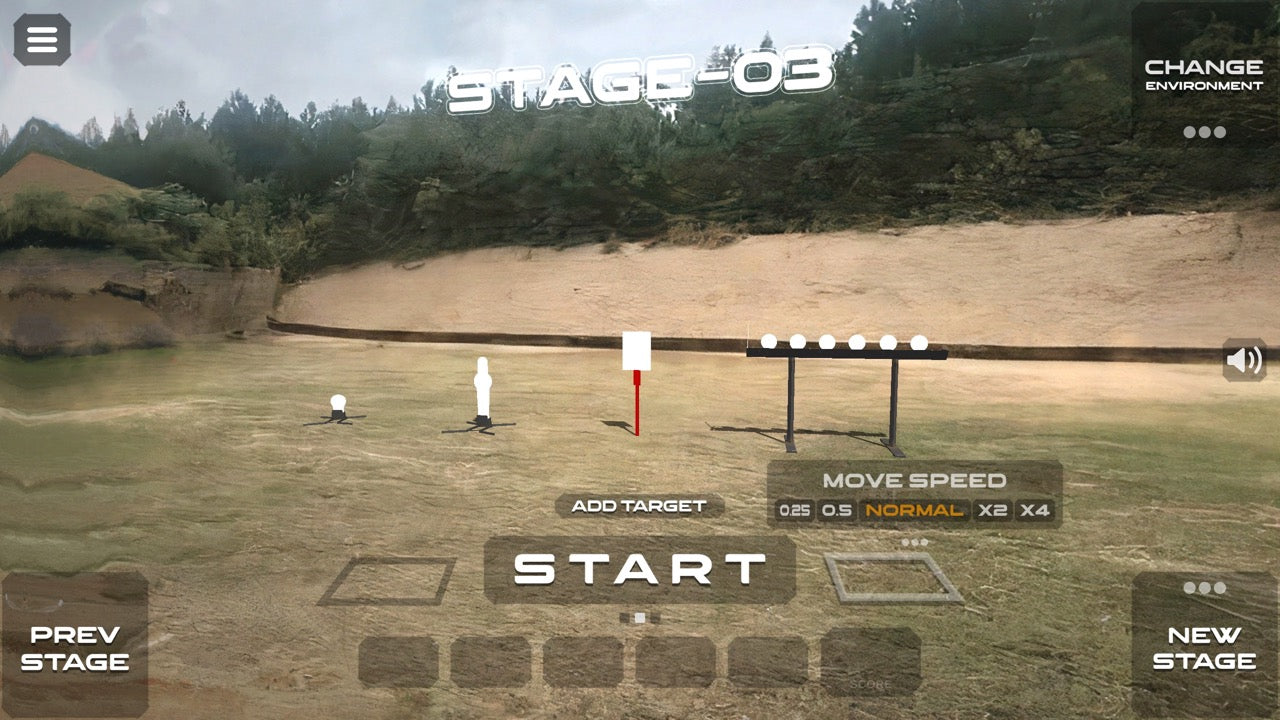Choose Normal move speed
1280x720 pixels.
click(915, 511)
